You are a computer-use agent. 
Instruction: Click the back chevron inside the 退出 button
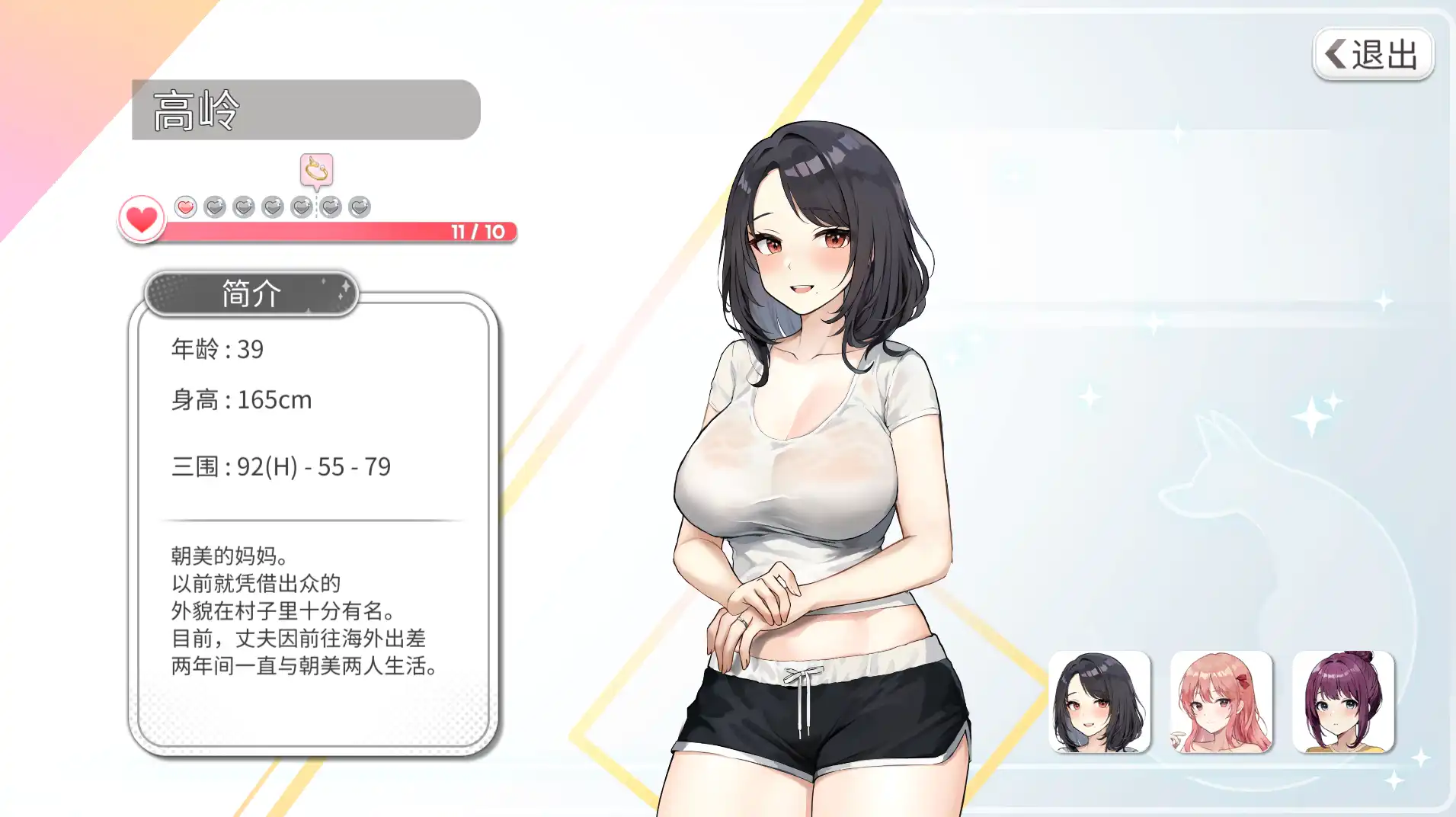(1334, 53)
